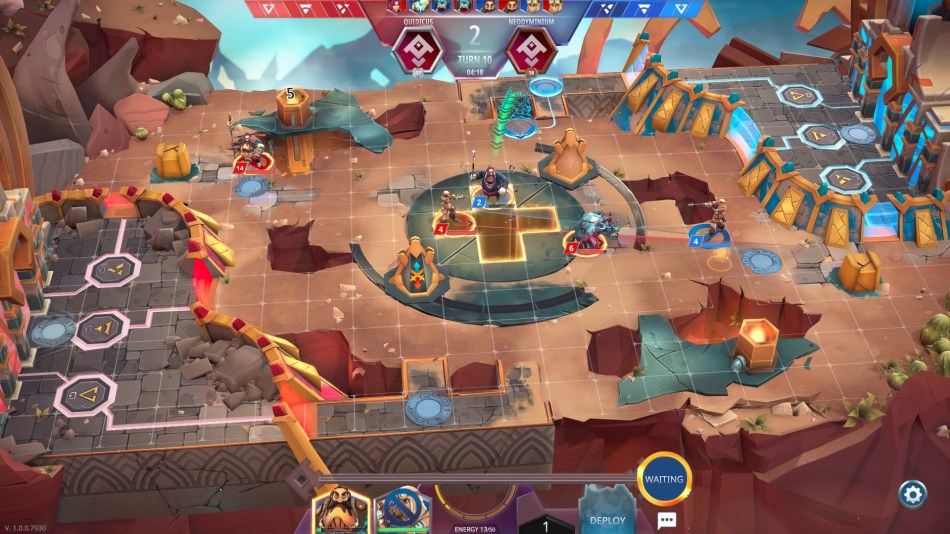This screenshot has height=534, width=950.
Task: Open the chat speech bubble
Action: [666, 520]
